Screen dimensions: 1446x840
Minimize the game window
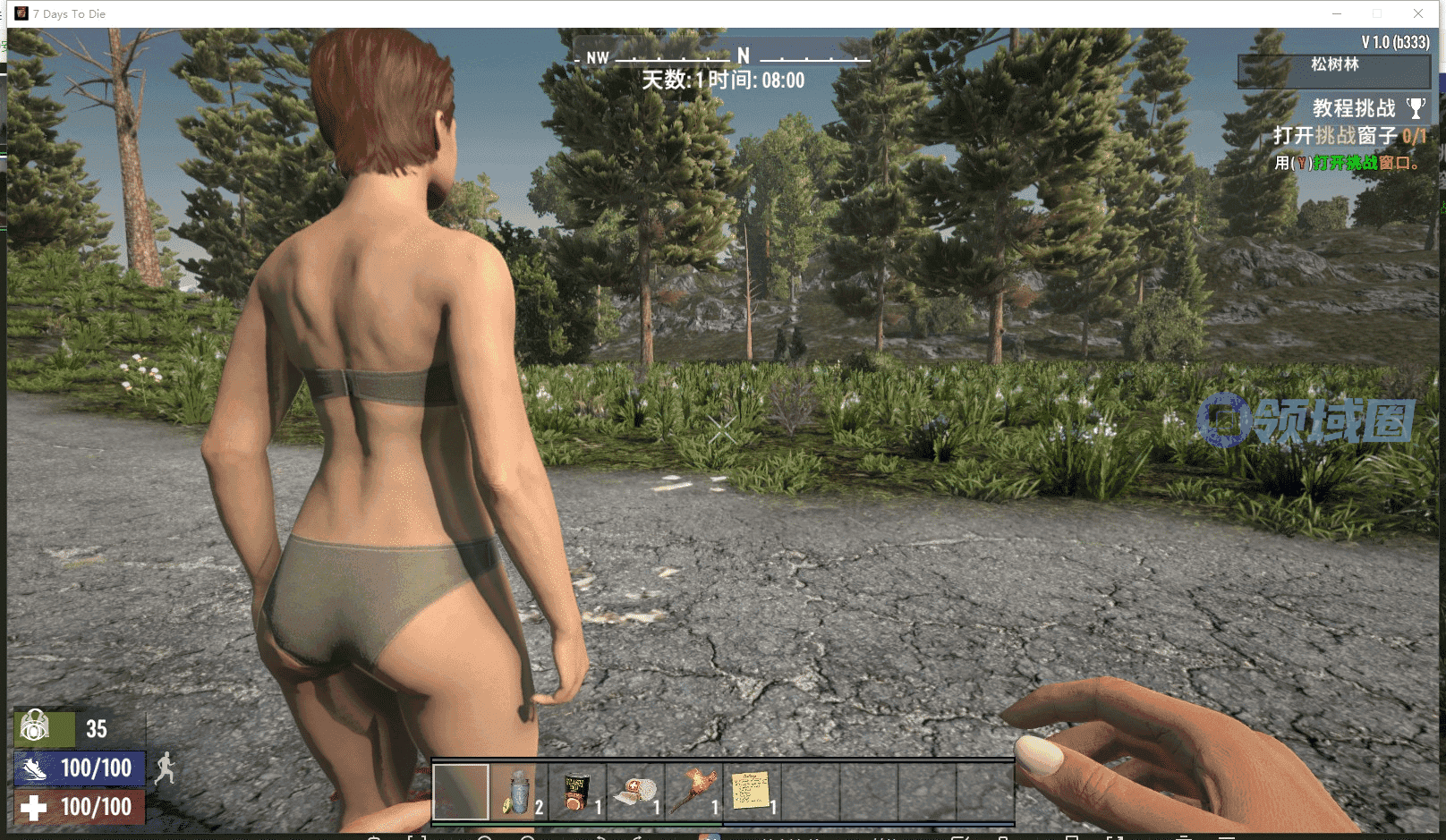(x=1337, y=13)
